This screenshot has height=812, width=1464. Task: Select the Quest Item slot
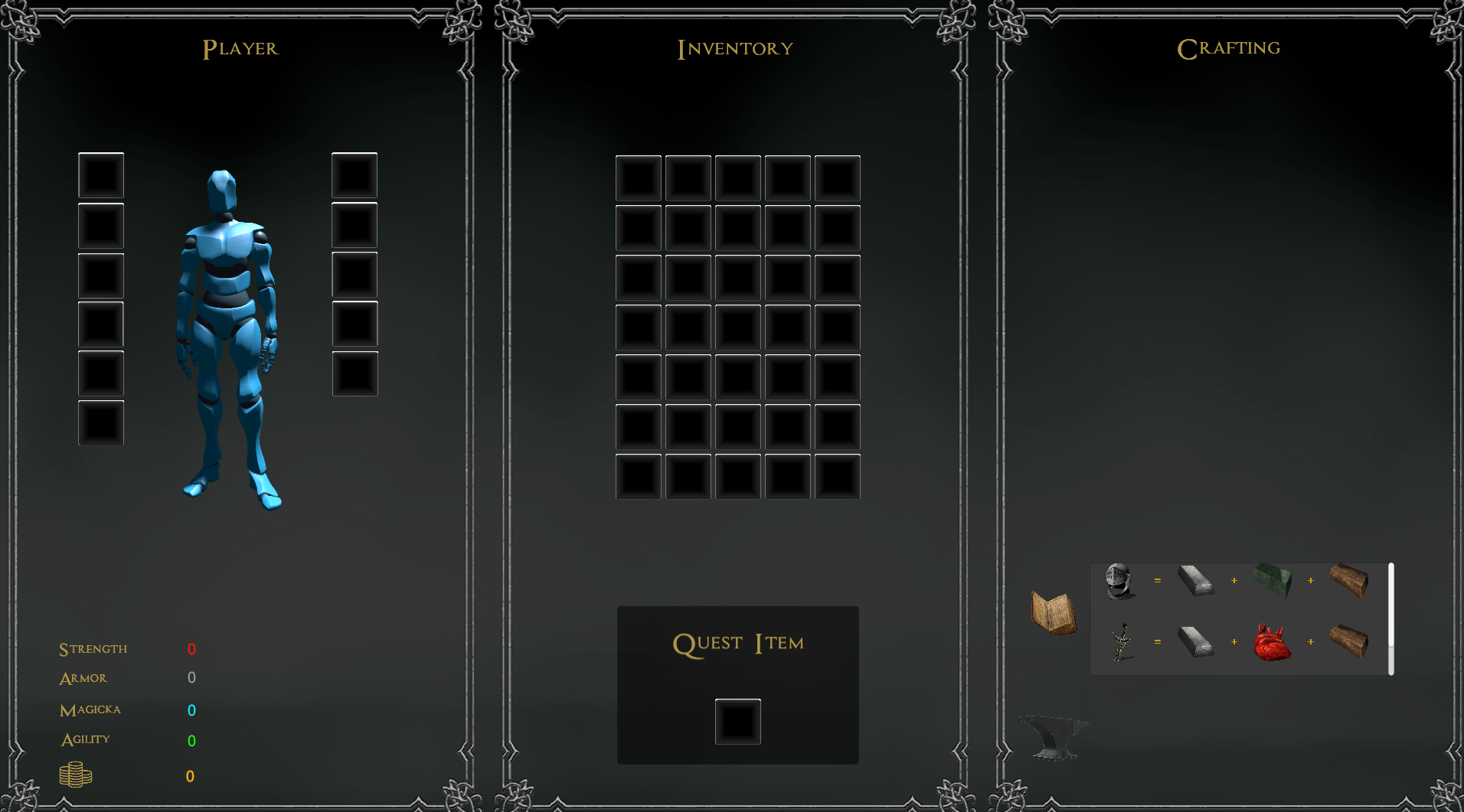[737, 721]
